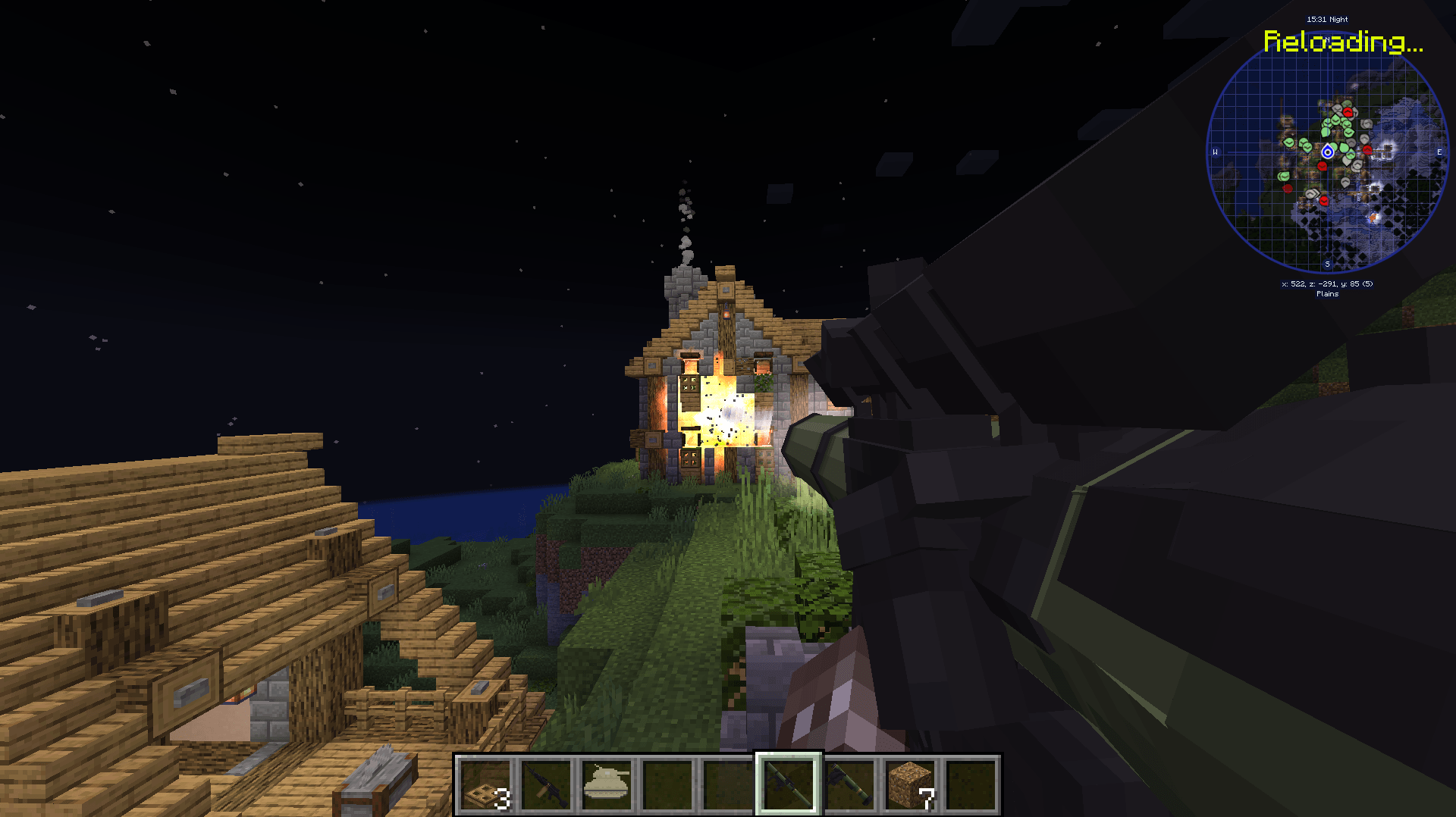The image size is (1456, 817).
Task: Click the E compass label on the minimap
Action: [1439, 152]
